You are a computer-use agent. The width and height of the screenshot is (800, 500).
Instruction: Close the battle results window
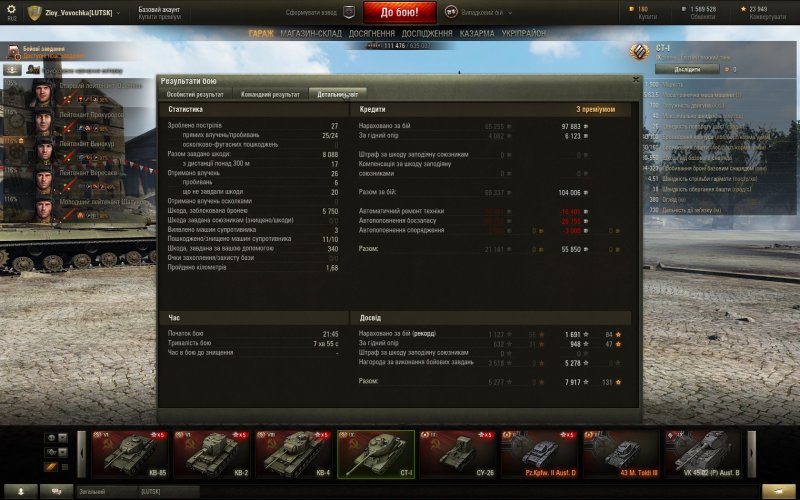click(634, 80)
